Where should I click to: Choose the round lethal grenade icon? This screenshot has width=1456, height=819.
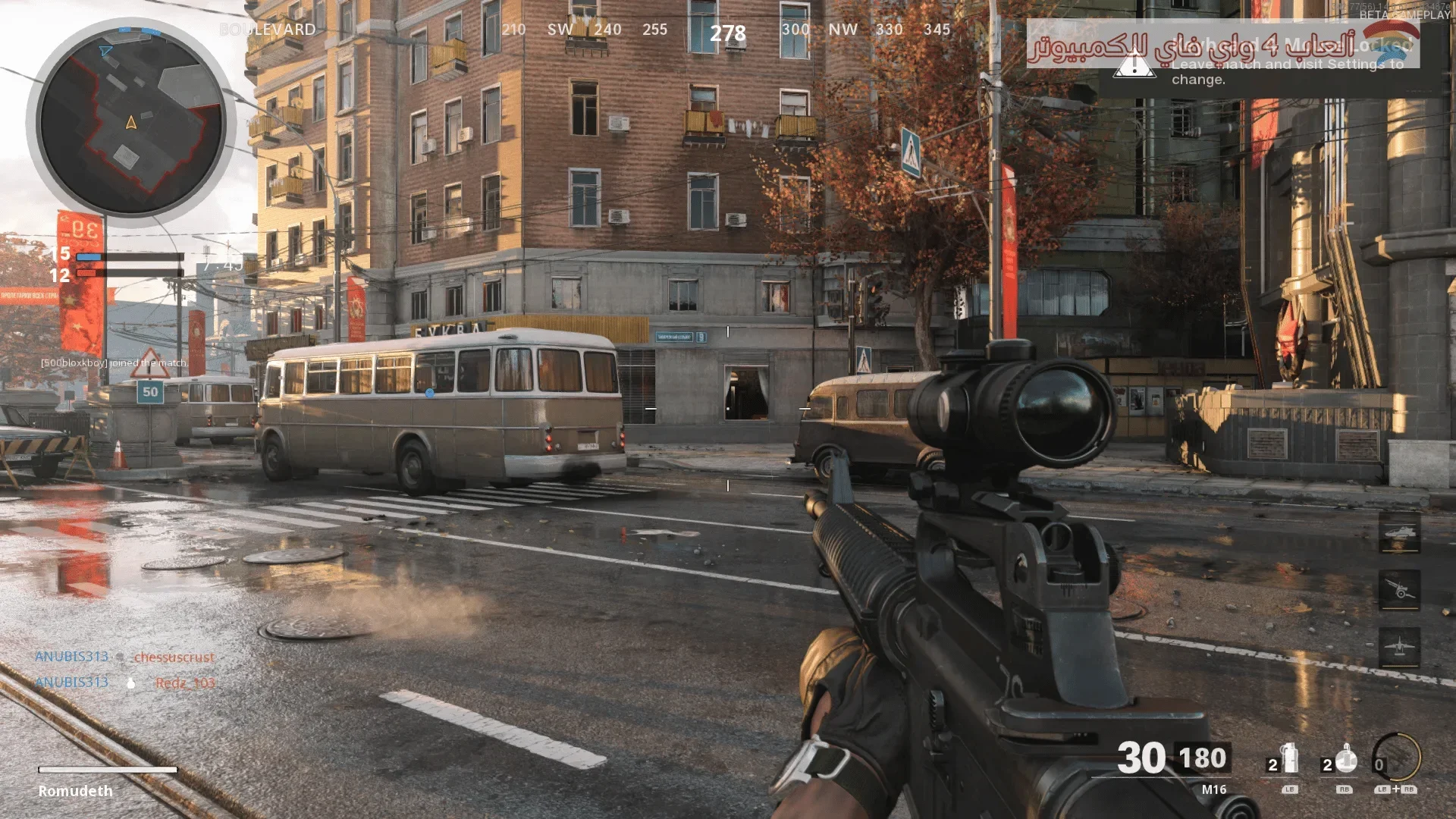(1346, 758)
